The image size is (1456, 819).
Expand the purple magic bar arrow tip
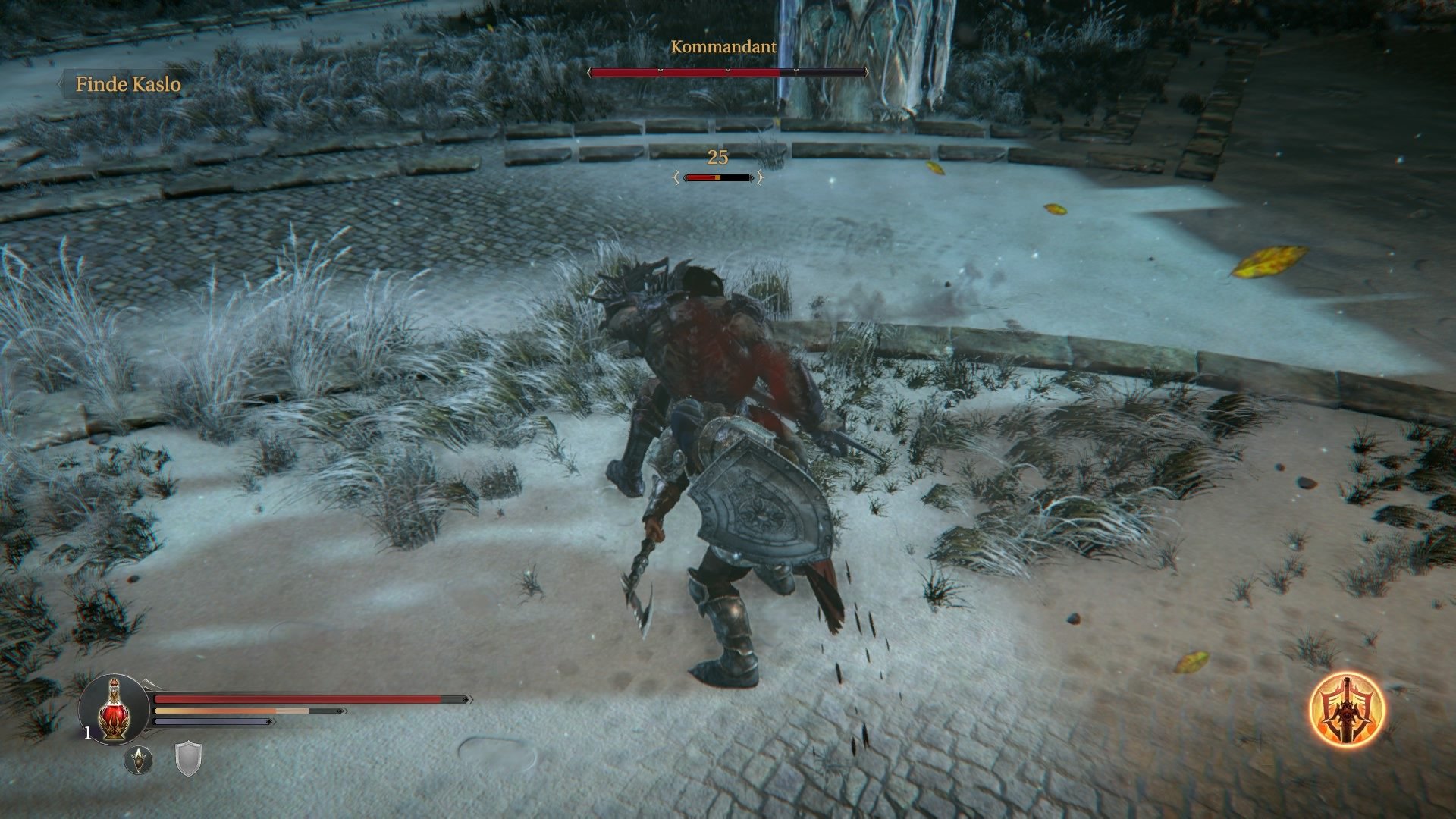pyautogui.click(x=271, y=721)
